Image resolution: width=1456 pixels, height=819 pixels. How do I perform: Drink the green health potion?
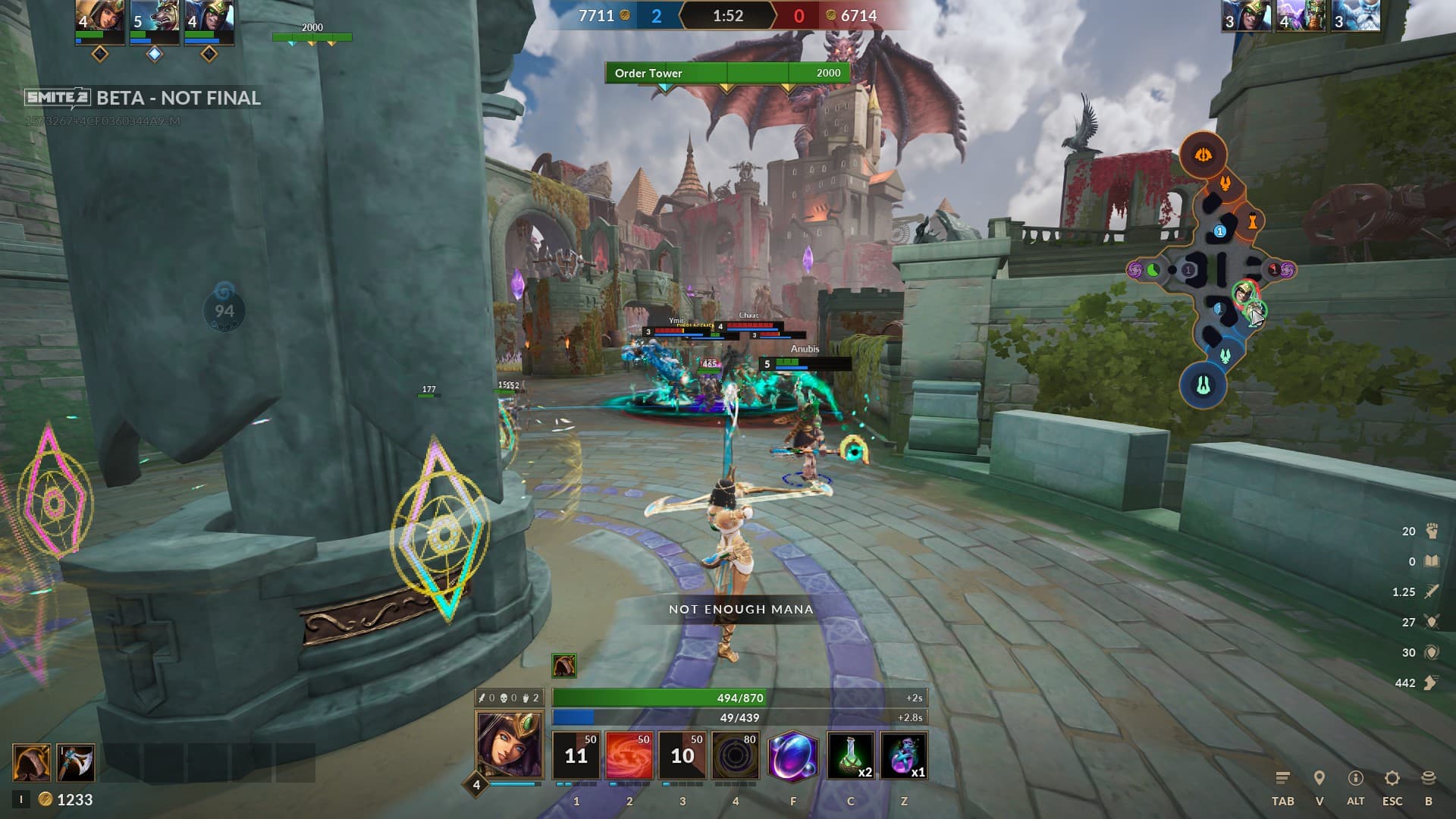[850, 755]
